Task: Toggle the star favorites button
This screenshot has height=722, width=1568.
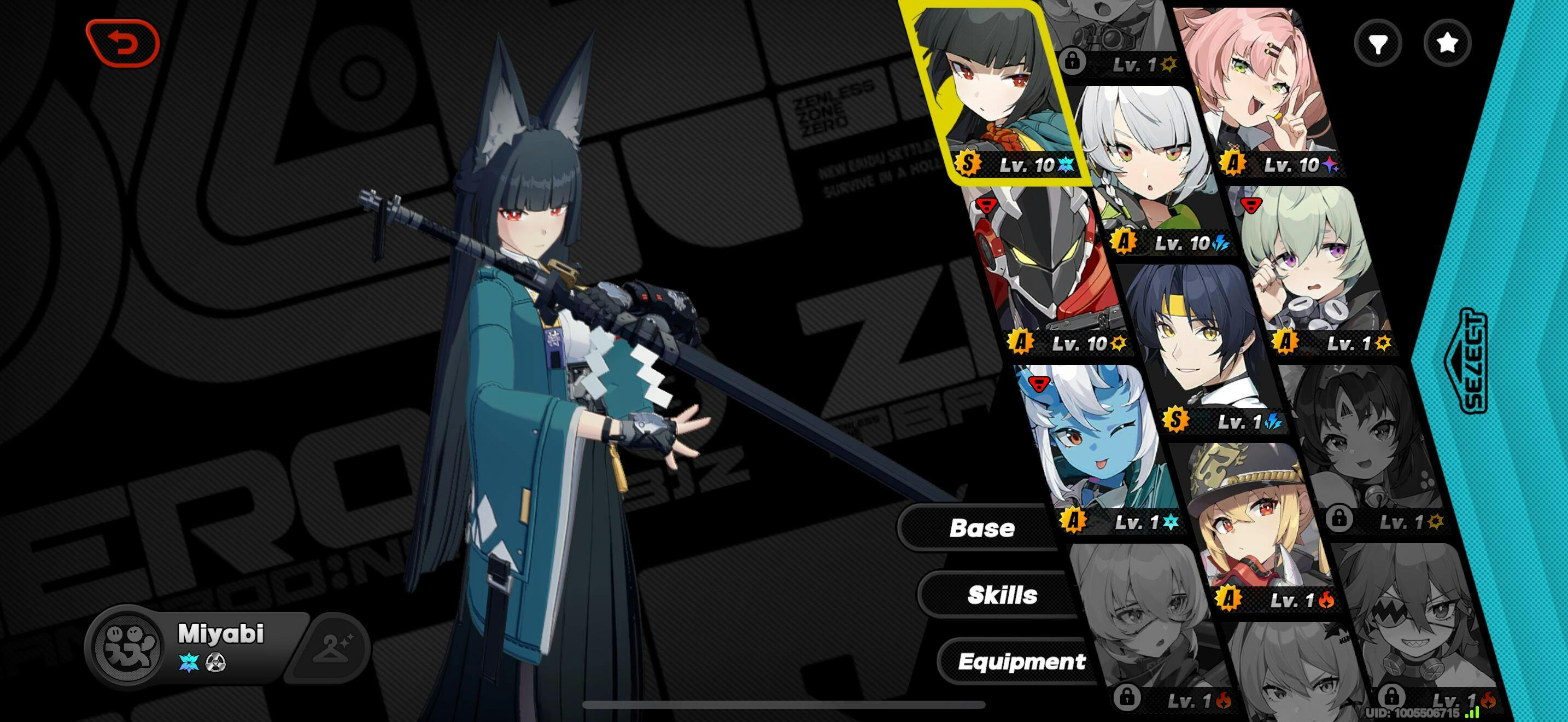Action: [1447, 43]
